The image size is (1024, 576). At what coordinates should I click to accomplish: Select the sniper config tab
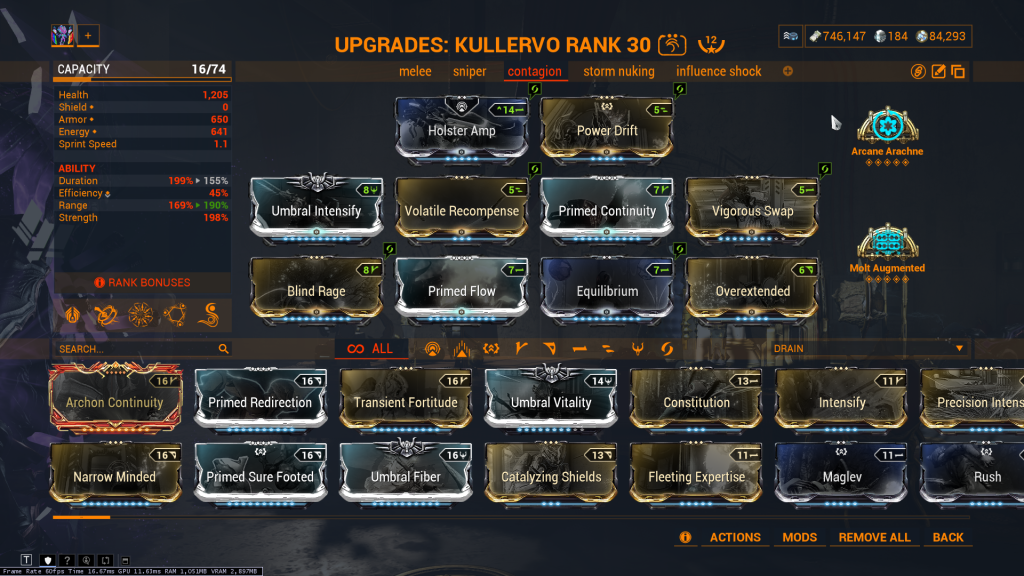coord(469,71)
